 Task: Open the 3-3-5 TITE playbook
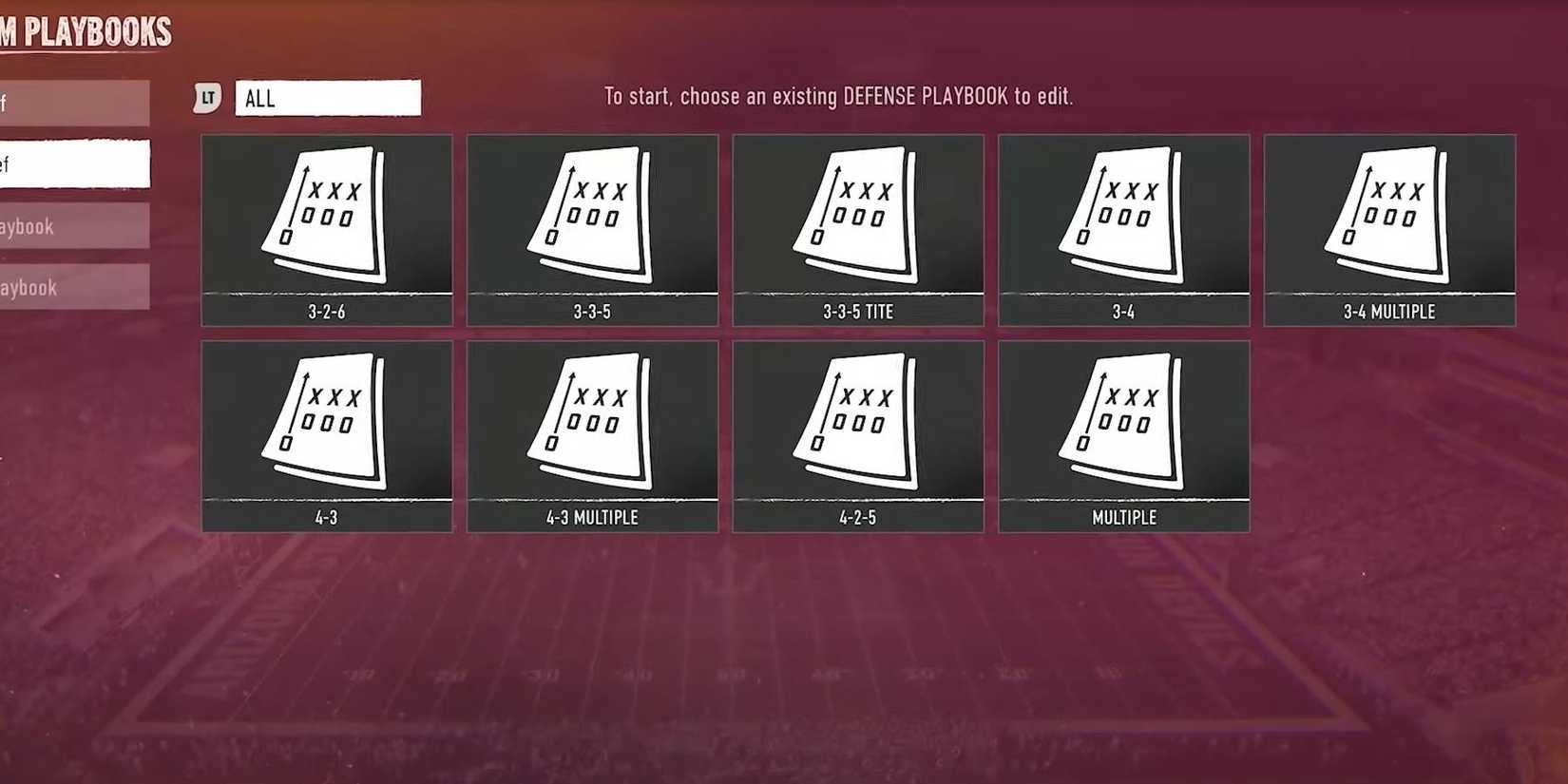(x=857, y=228)
